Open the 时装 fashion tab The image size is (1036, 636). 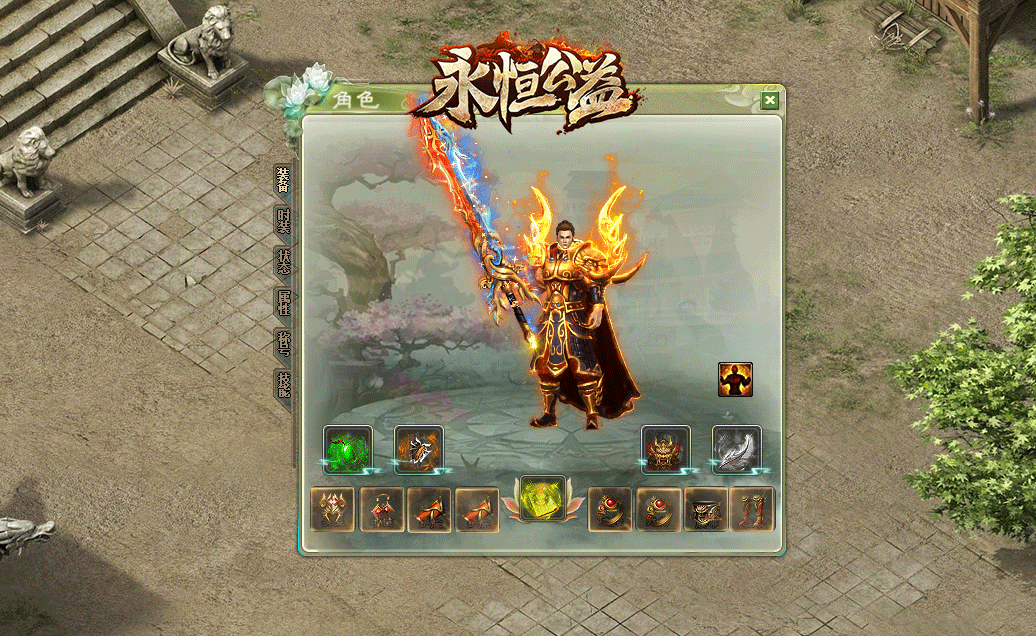(284, 221)
